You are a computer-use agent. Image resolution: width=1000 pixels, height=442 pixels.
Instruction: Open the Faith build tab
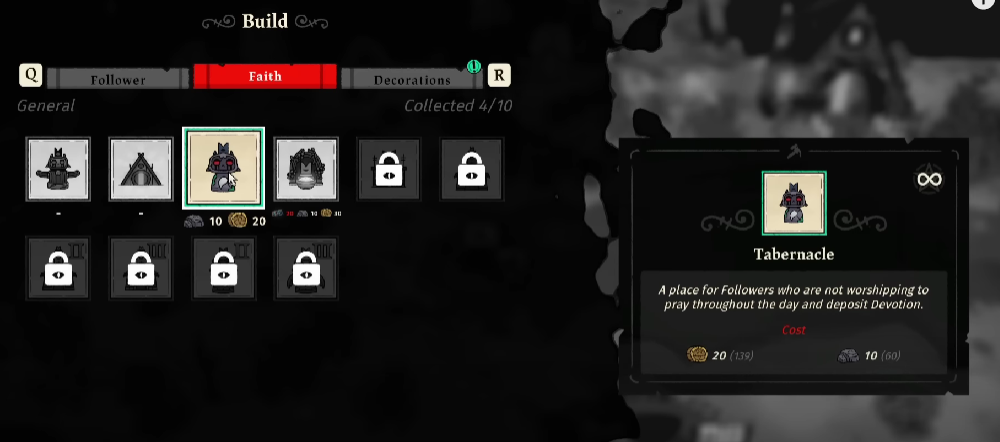point(264,77)
